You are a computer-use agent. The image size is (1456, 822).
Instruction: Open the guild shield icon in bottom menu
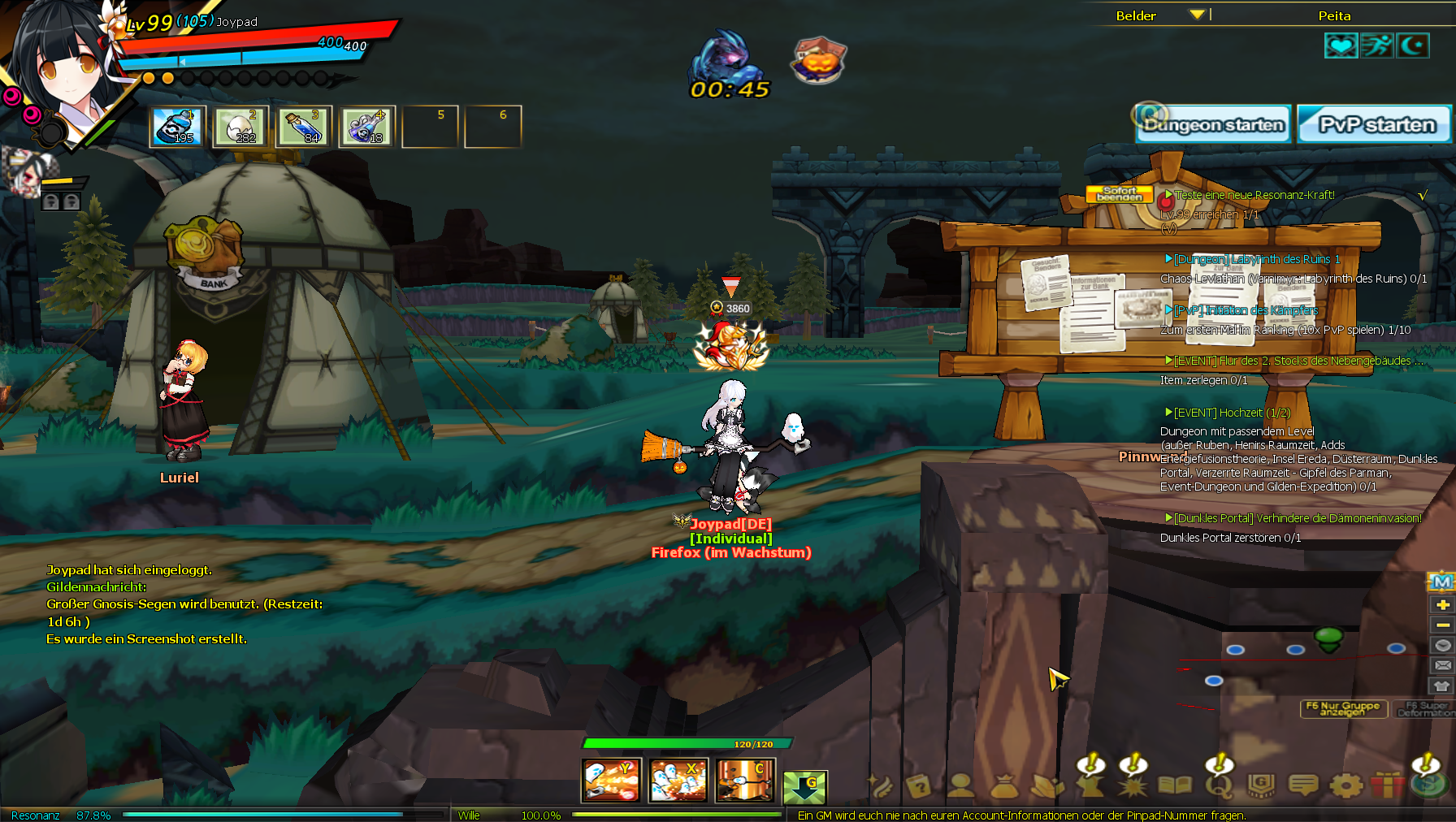[1261, 785]
